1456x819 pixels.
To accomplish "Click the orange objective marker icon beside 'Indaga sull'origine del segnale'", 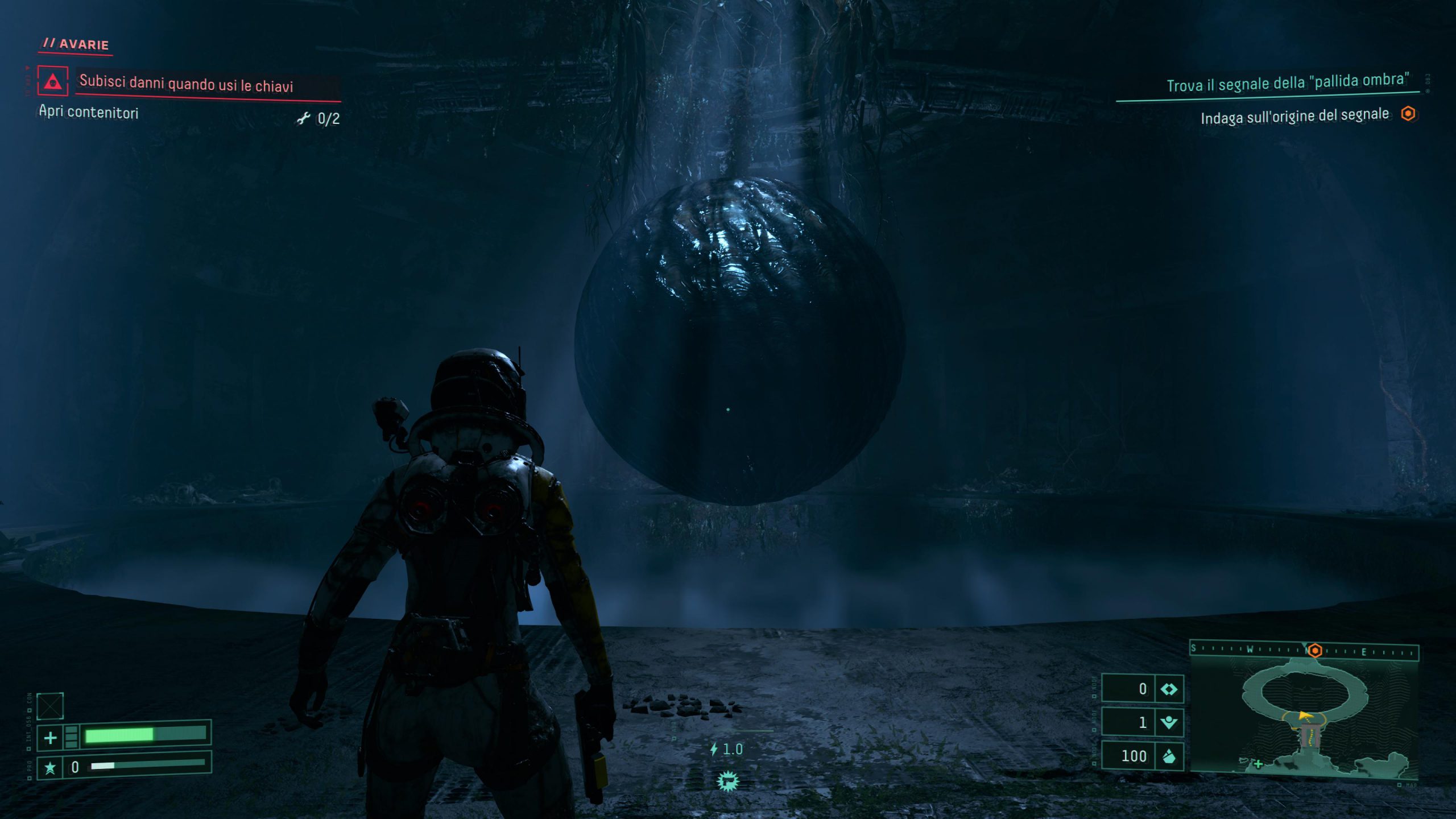I will 1408,114.
